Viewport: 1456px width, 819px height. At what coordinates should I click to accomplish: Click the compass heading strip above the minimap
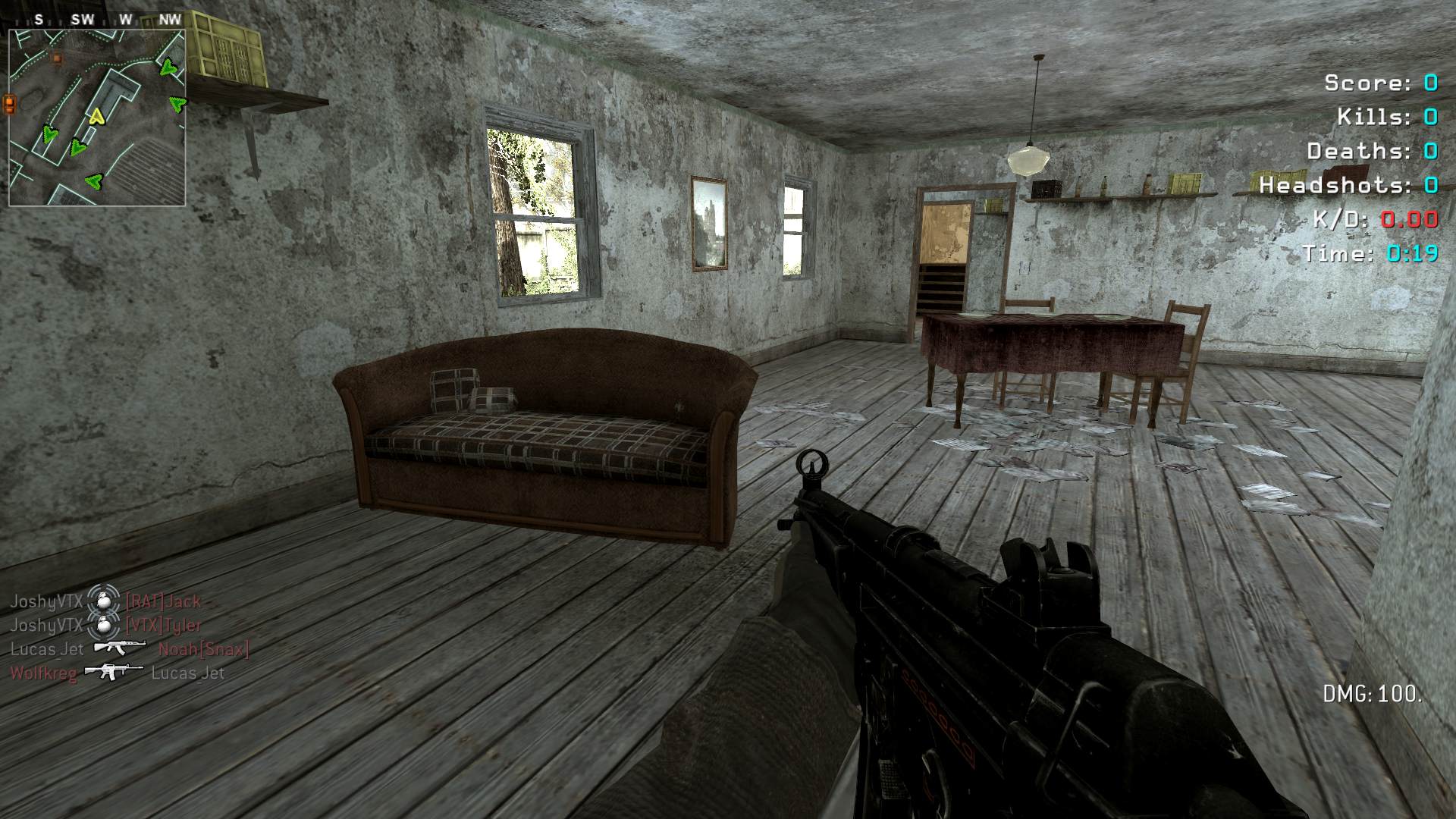[x=97, y=20]
